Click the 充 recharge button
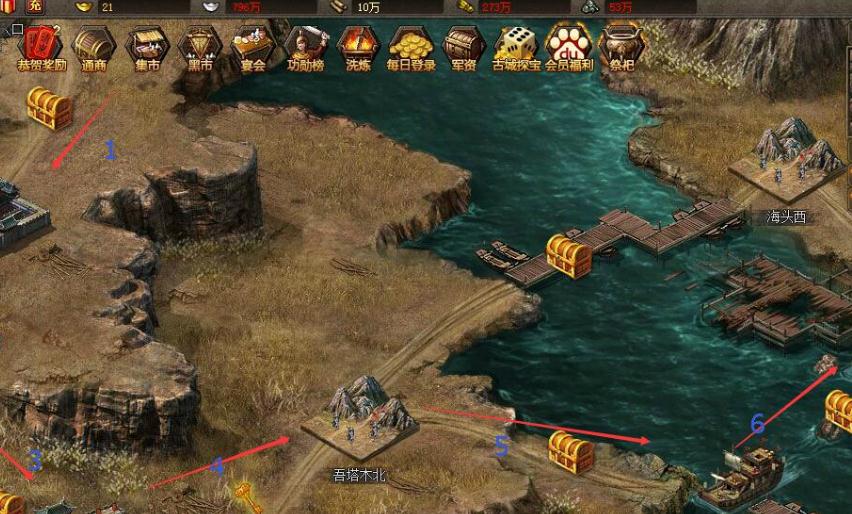The height and width of the screenshot is (514, 852). point(35,7)
